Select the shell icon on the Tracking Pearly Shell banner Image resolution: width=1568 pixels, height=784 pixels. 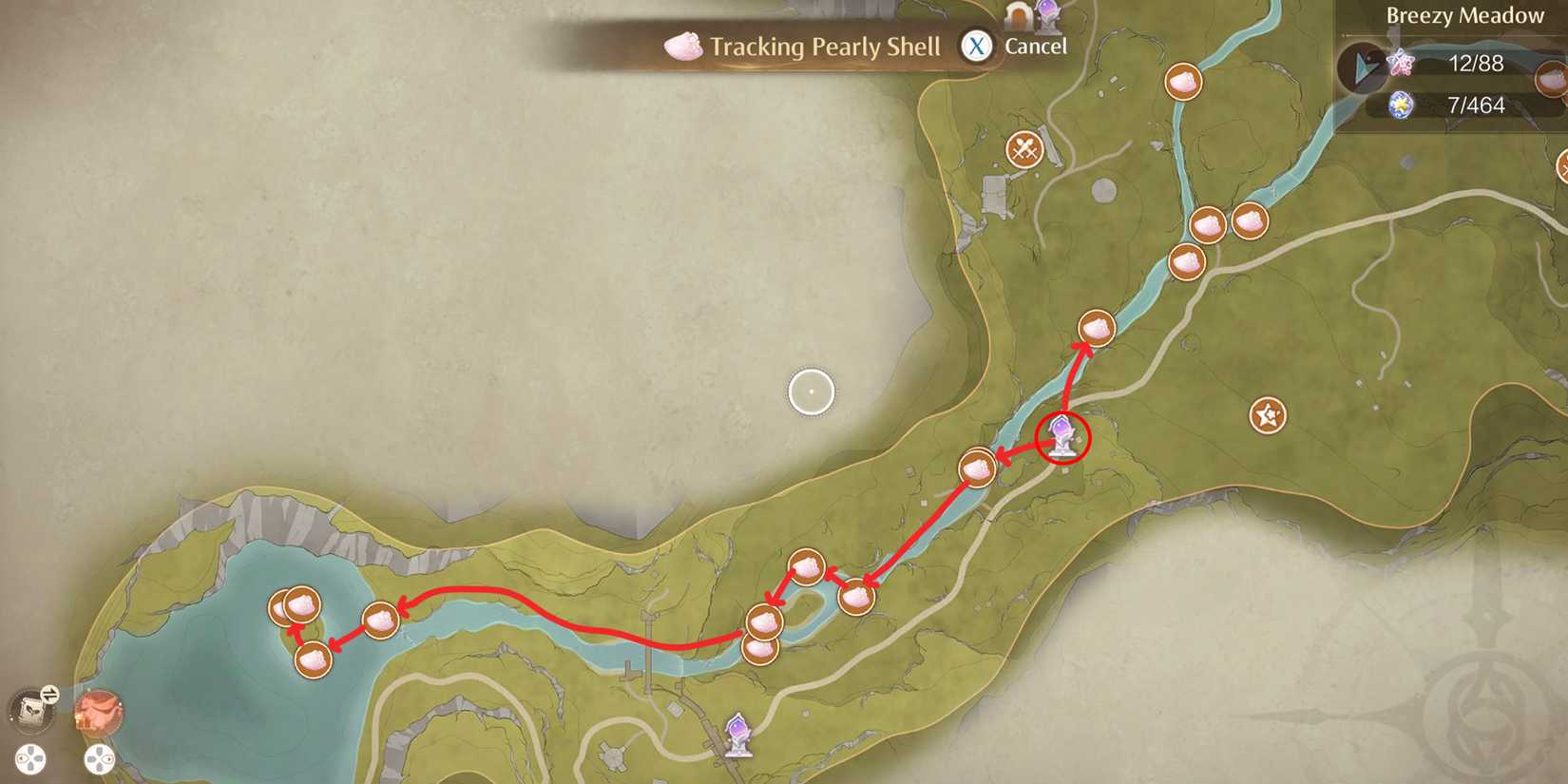(682, 45)
